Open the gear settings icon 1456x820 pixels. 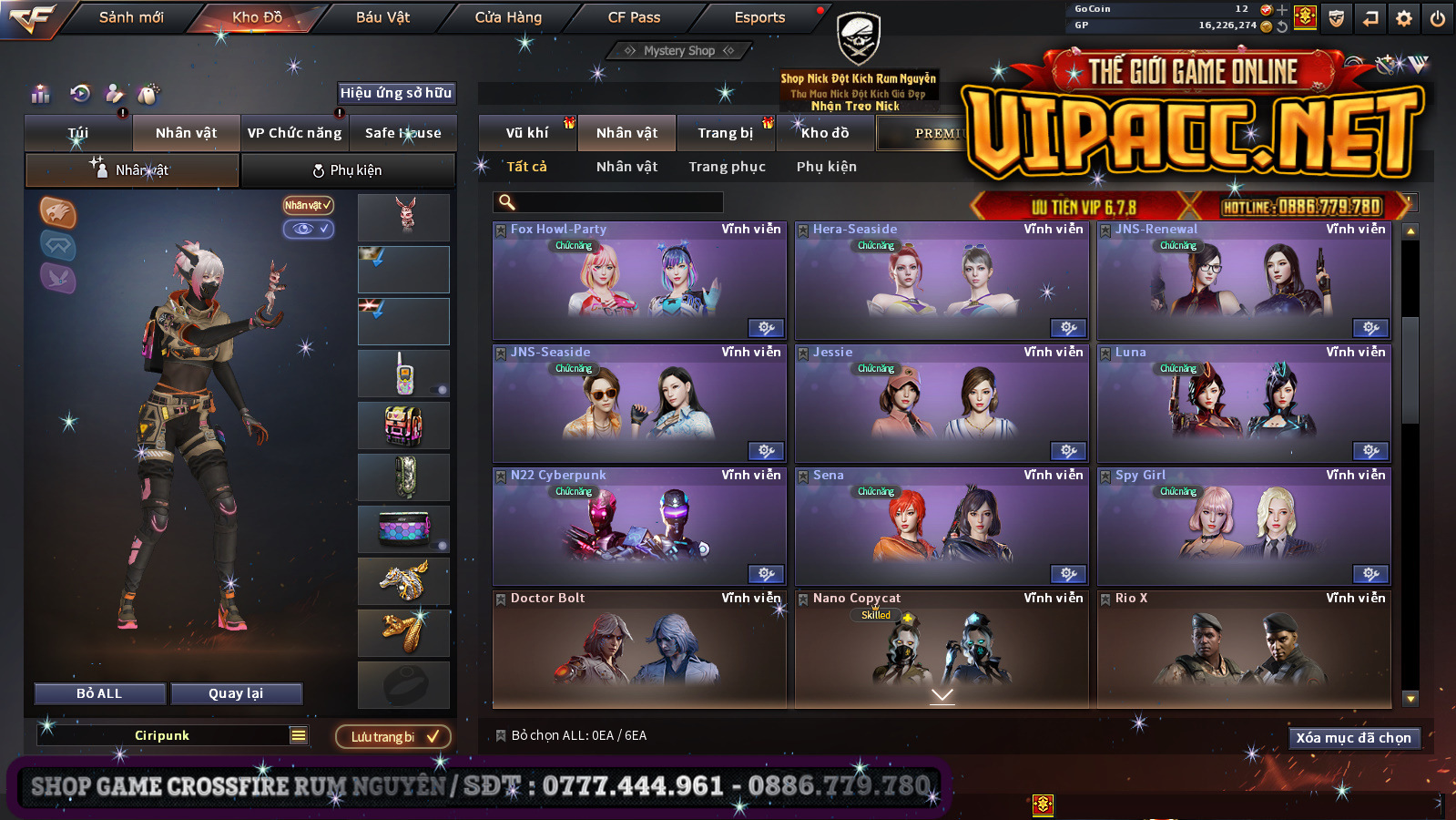click(x=1404, y=18)
